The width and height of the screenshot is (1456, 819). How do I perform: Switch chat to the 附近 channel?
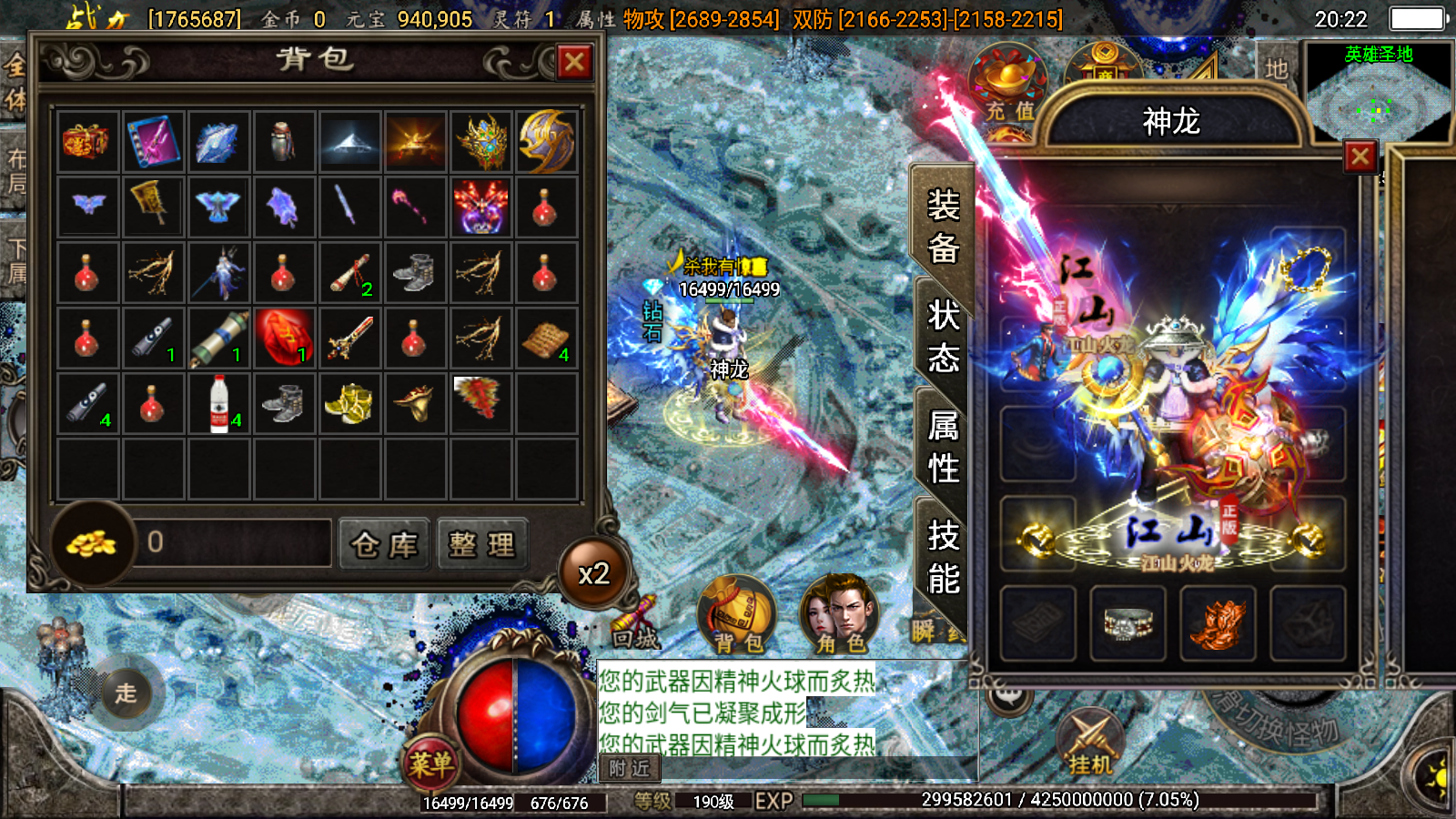click(x=629, y=769)
